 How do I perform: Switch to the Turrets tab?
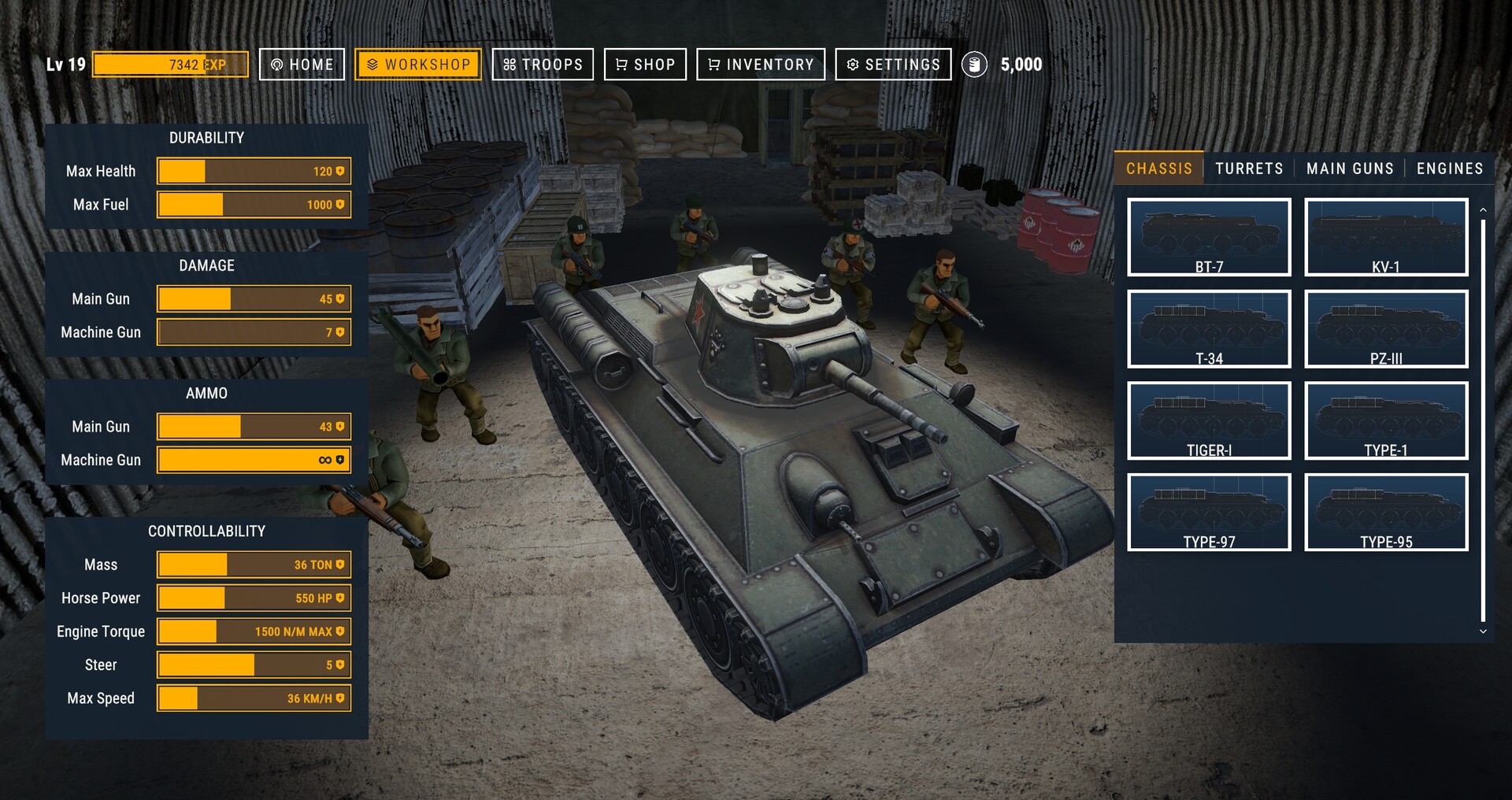[1249, 168]
